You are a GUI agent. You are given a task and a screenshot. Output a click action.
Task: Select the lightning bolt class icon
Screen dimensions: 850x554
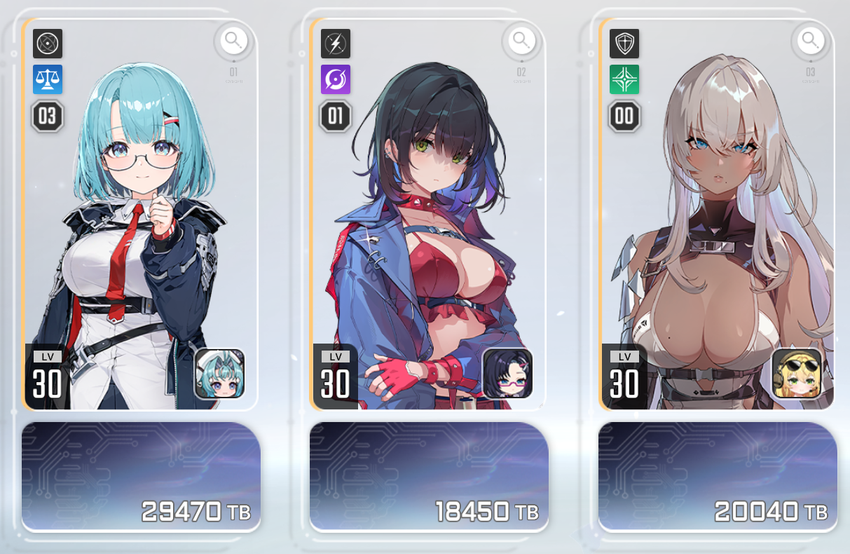336,43
